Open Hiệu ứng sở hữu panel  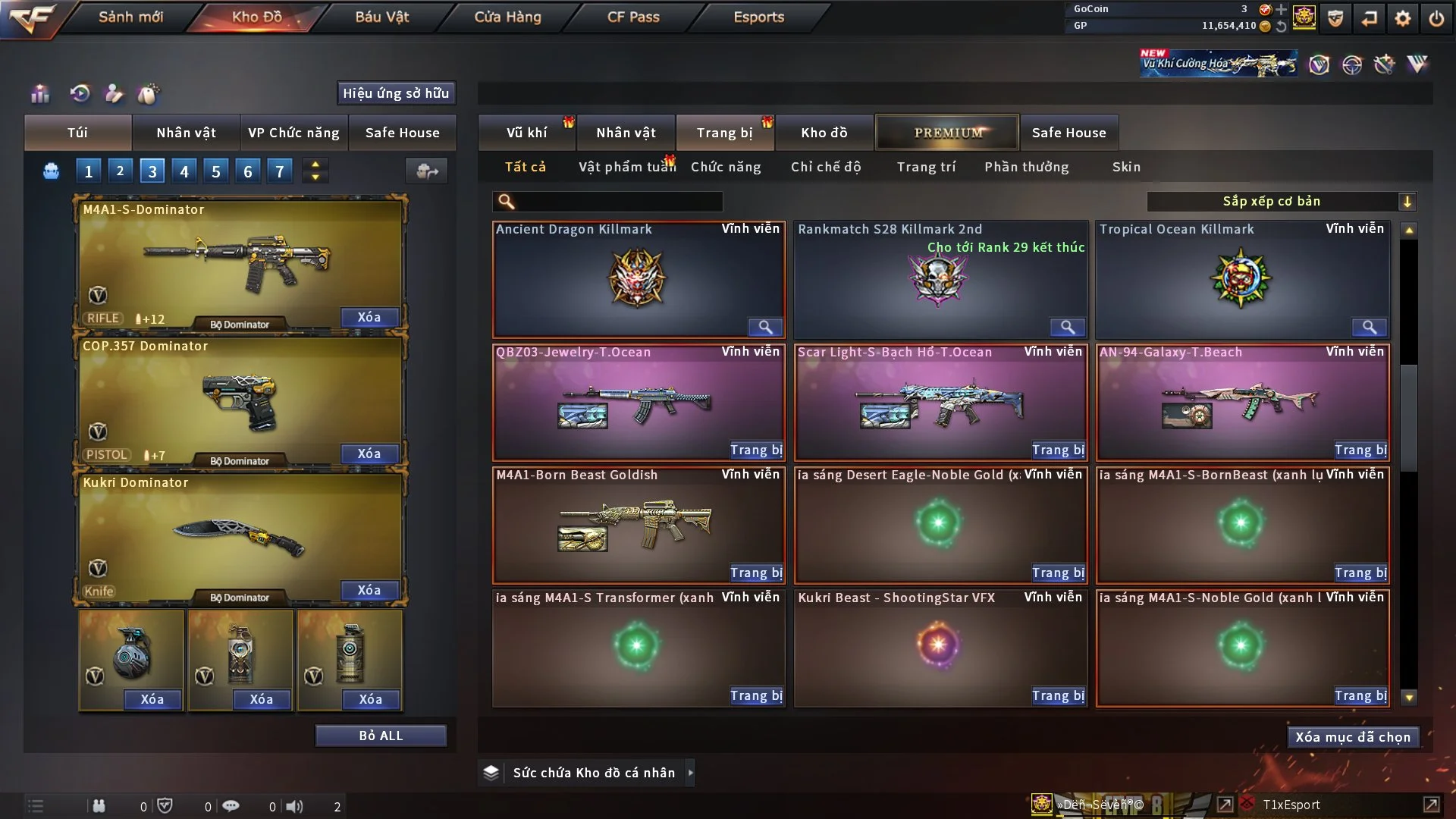coord(396,93)
